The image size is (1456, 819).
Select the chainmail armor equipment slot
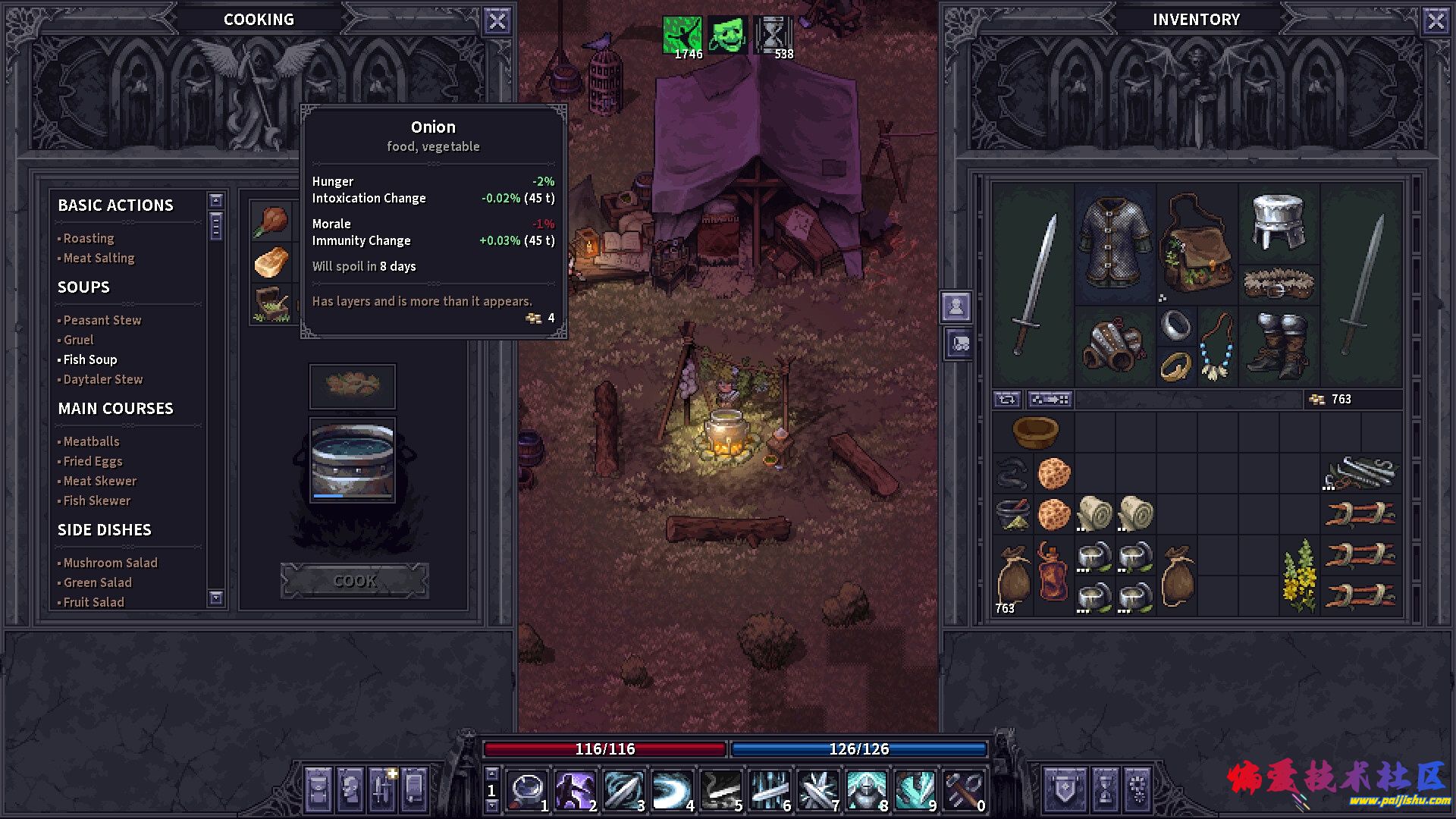tap(1115, 243)
